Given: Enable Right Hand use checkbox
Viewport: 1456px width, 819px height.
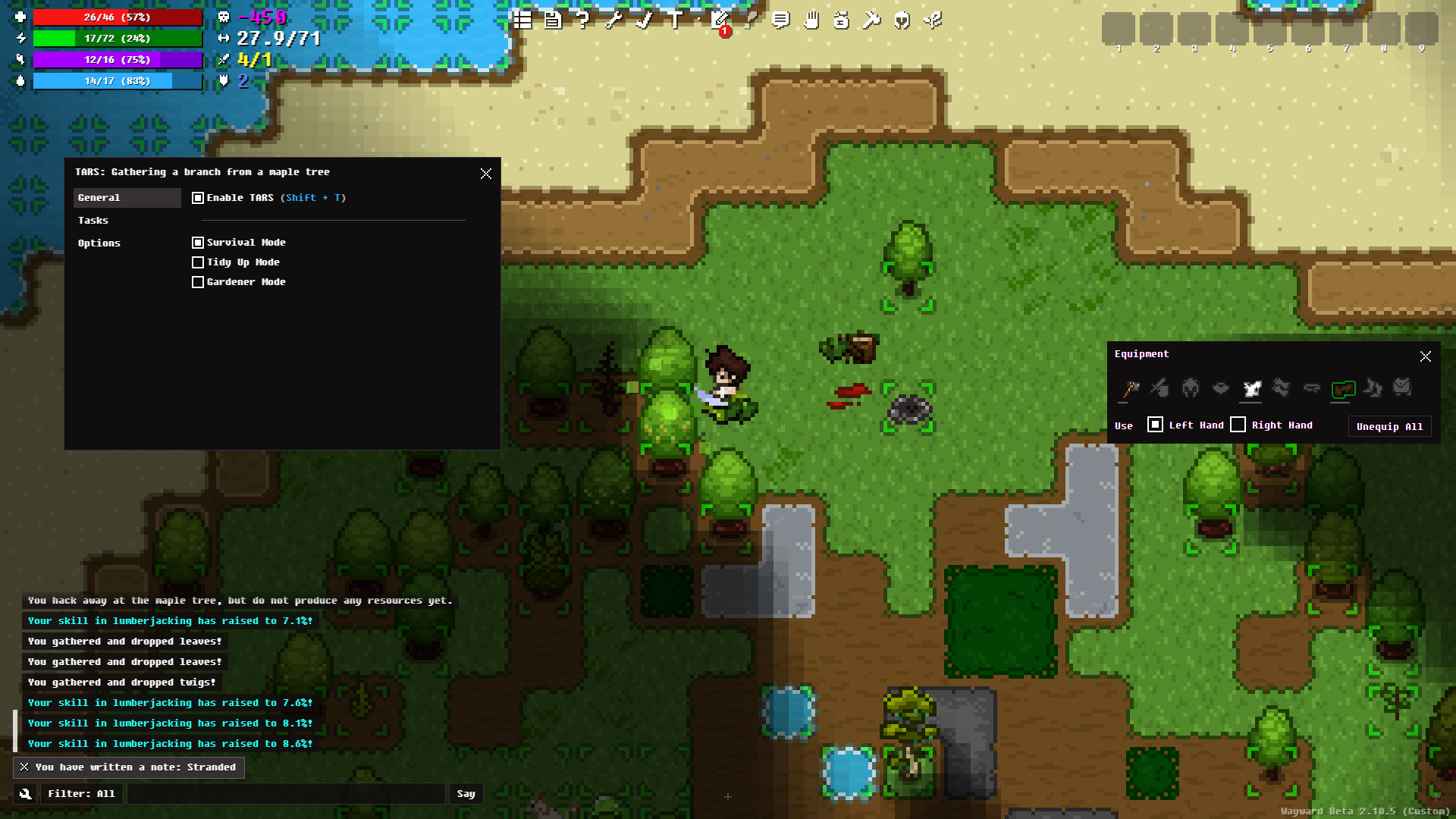Looking at the screenshot, I should point(1238,425).
